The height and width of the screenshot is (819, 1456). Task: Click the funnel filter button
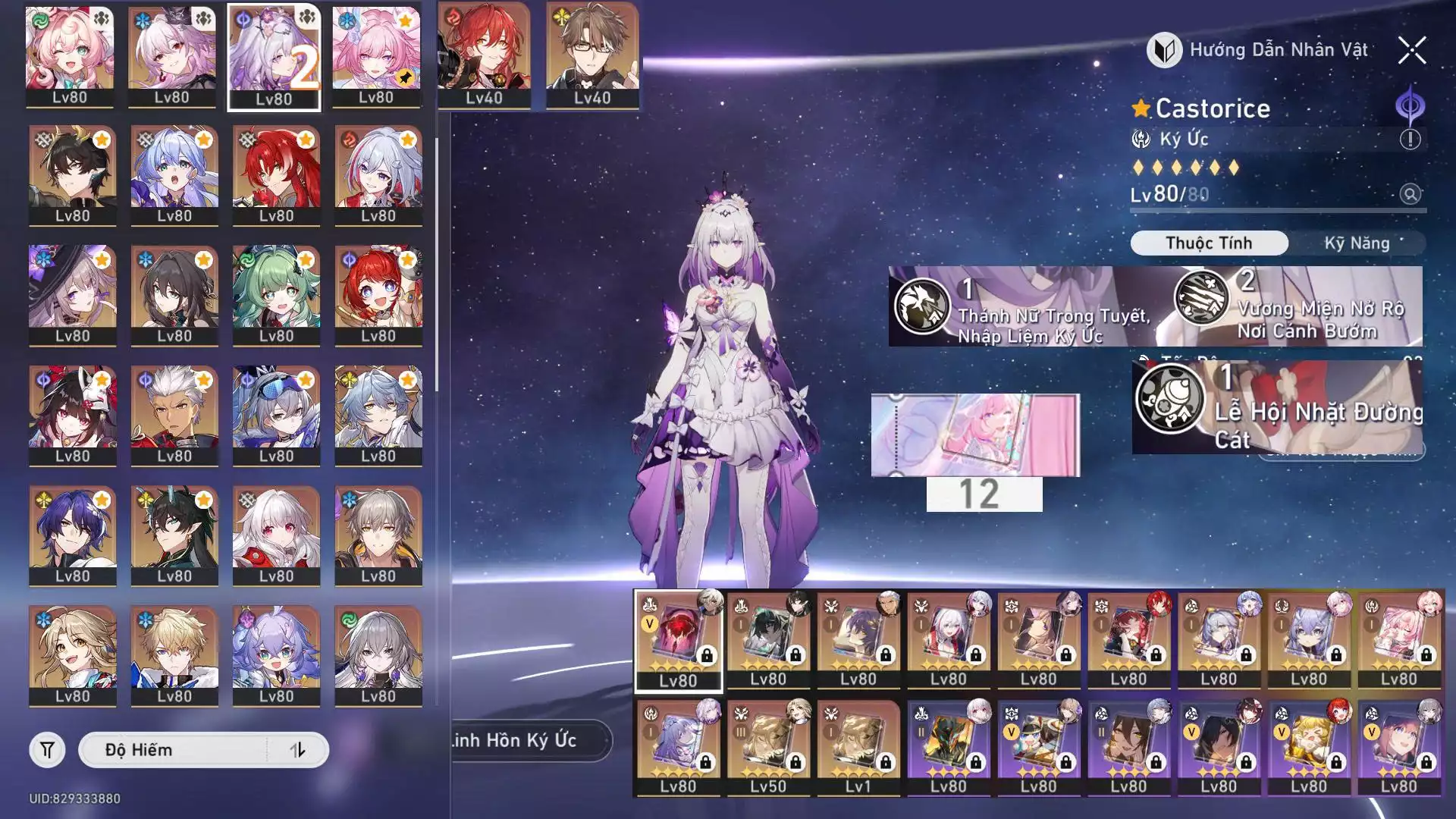pos(47,750)
